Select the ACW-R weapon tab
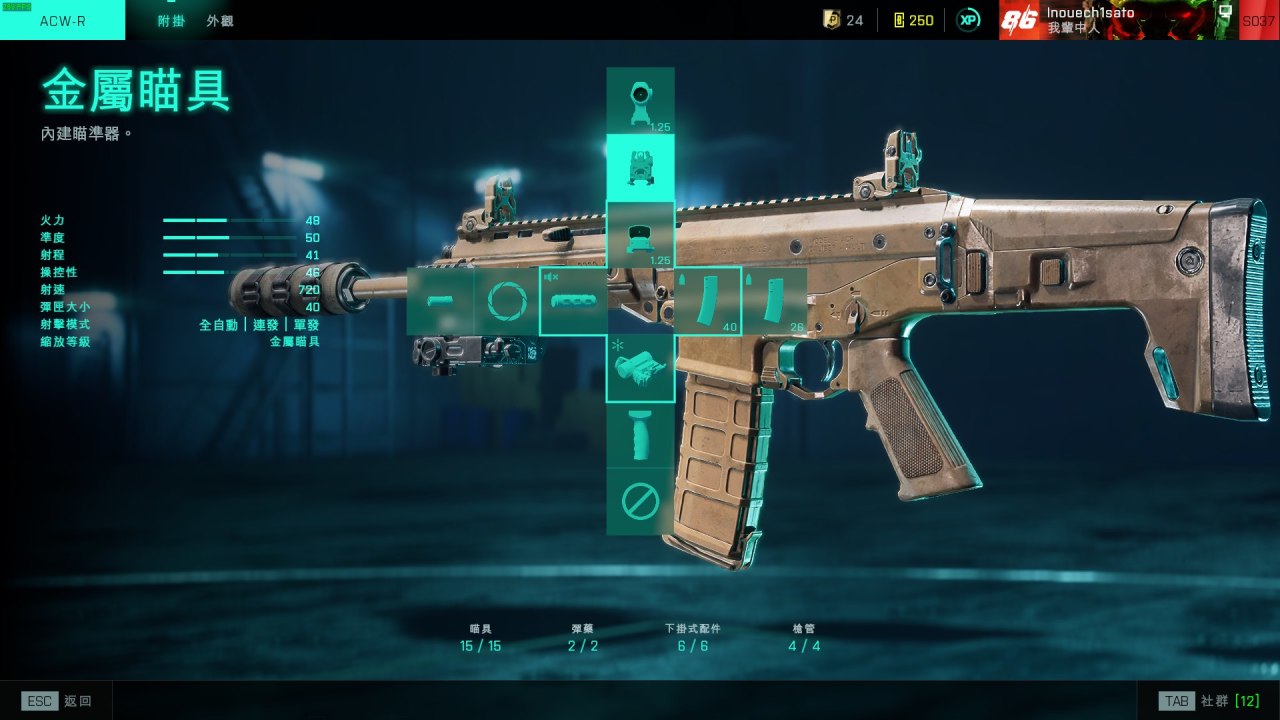Image resolution: width=1280 pixels, height=720 pixels. pyautogui.click(x=62, y=20)
